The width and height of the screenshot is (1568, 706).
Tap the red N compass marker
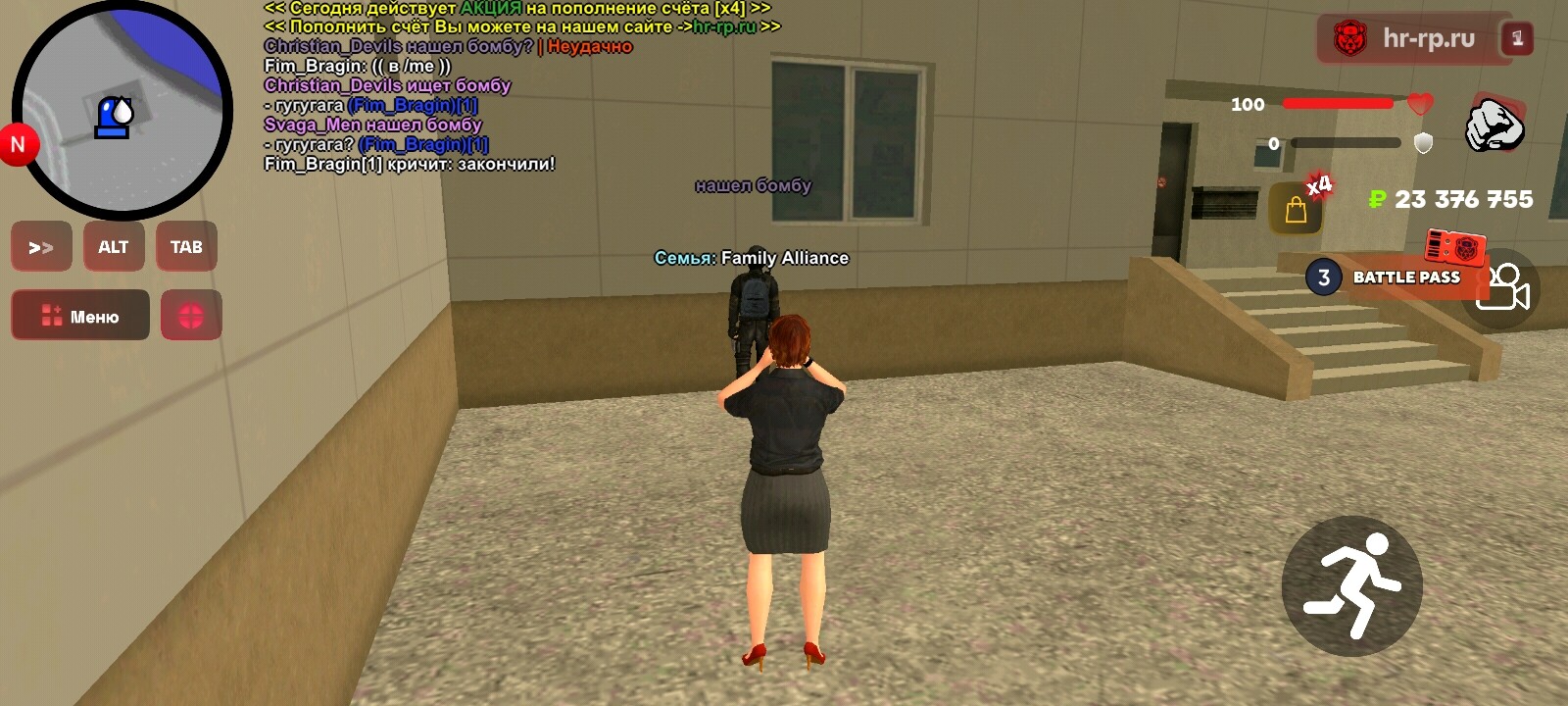coord(17,143)
